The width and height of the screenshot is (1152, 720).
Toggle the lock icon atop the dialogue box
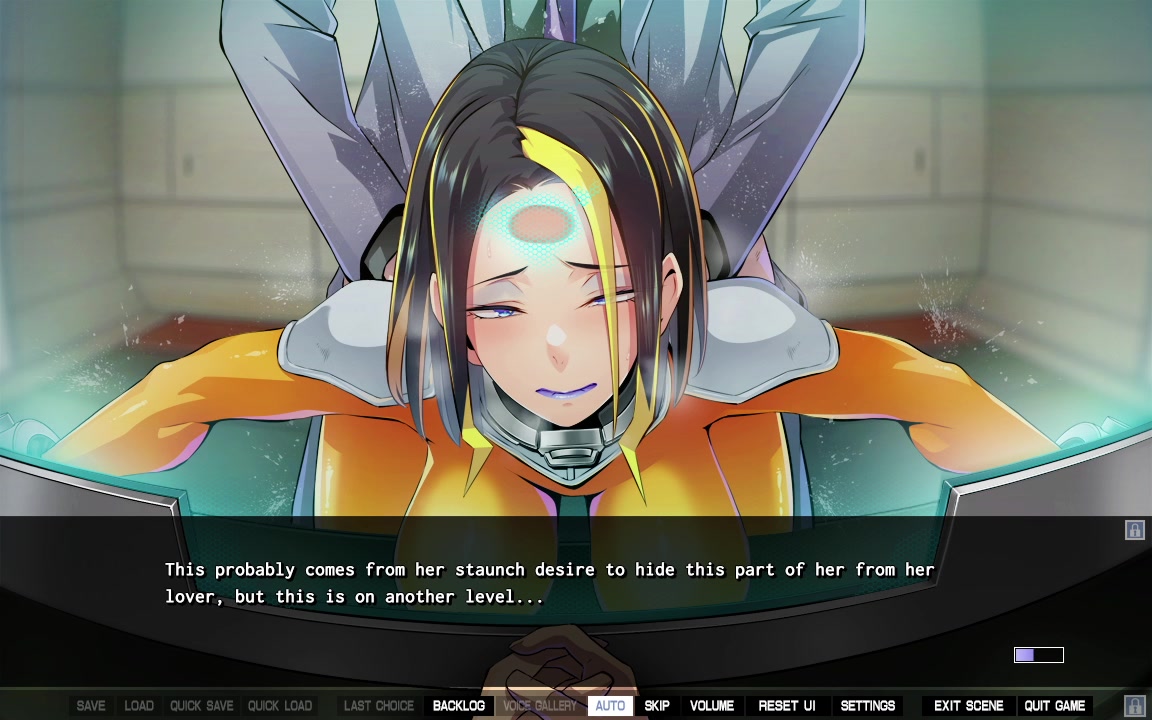click(1134, 530)
